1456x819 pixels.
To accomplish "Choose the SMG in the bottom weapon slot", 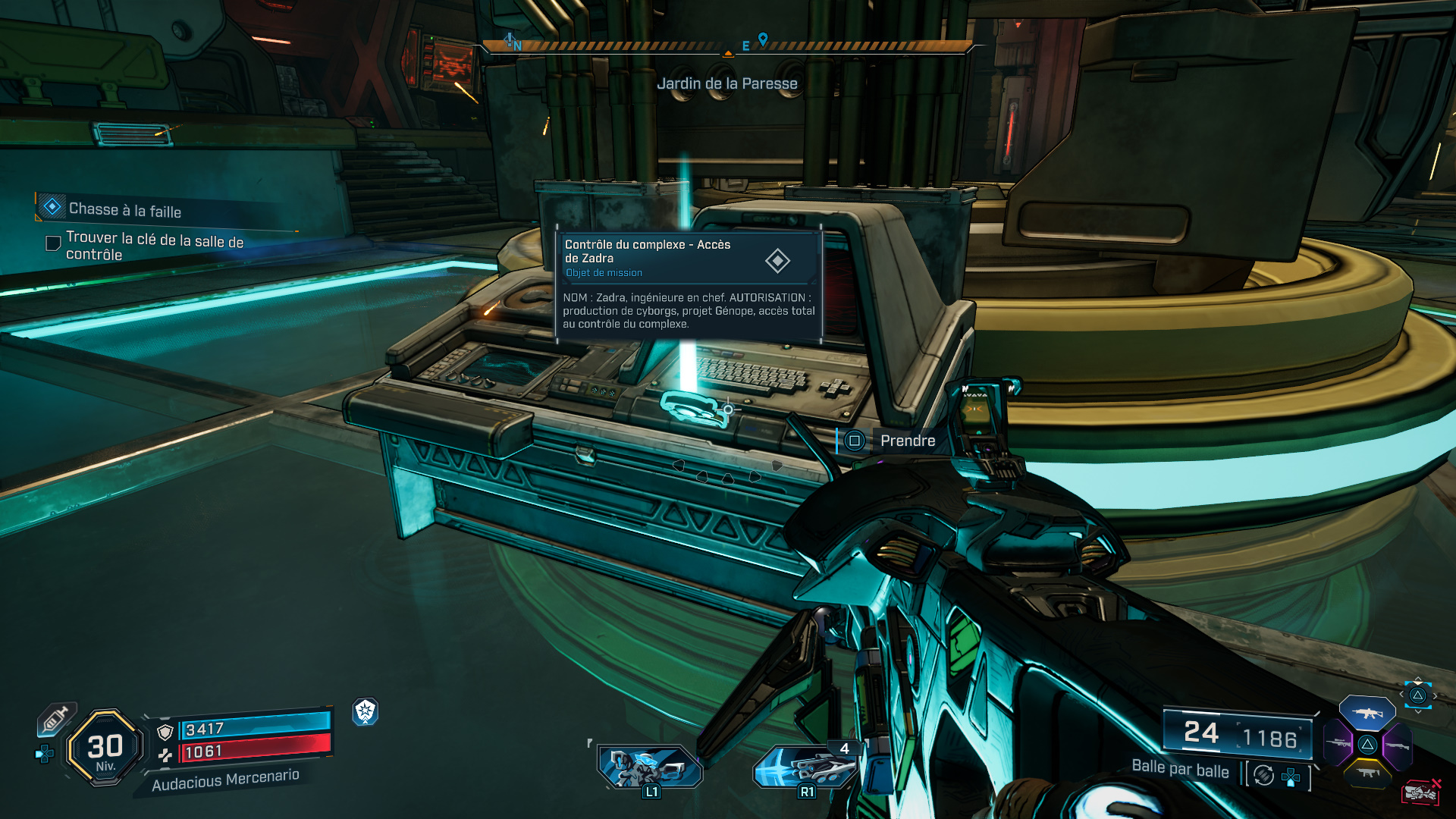I will (1367, 773).
